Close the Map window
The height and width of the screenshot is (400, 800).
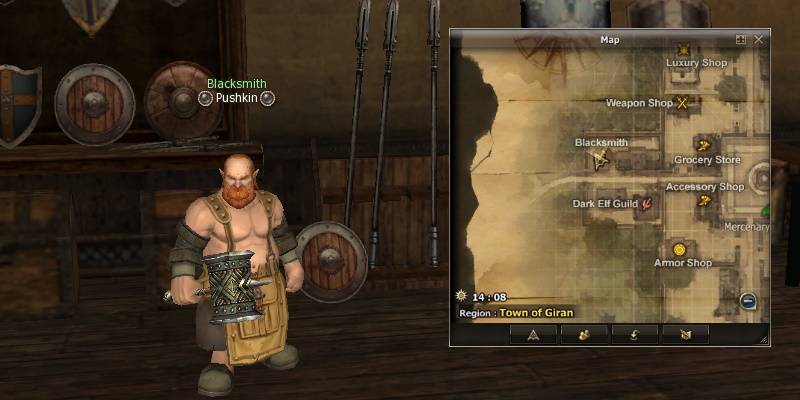[x=759, y=40]
